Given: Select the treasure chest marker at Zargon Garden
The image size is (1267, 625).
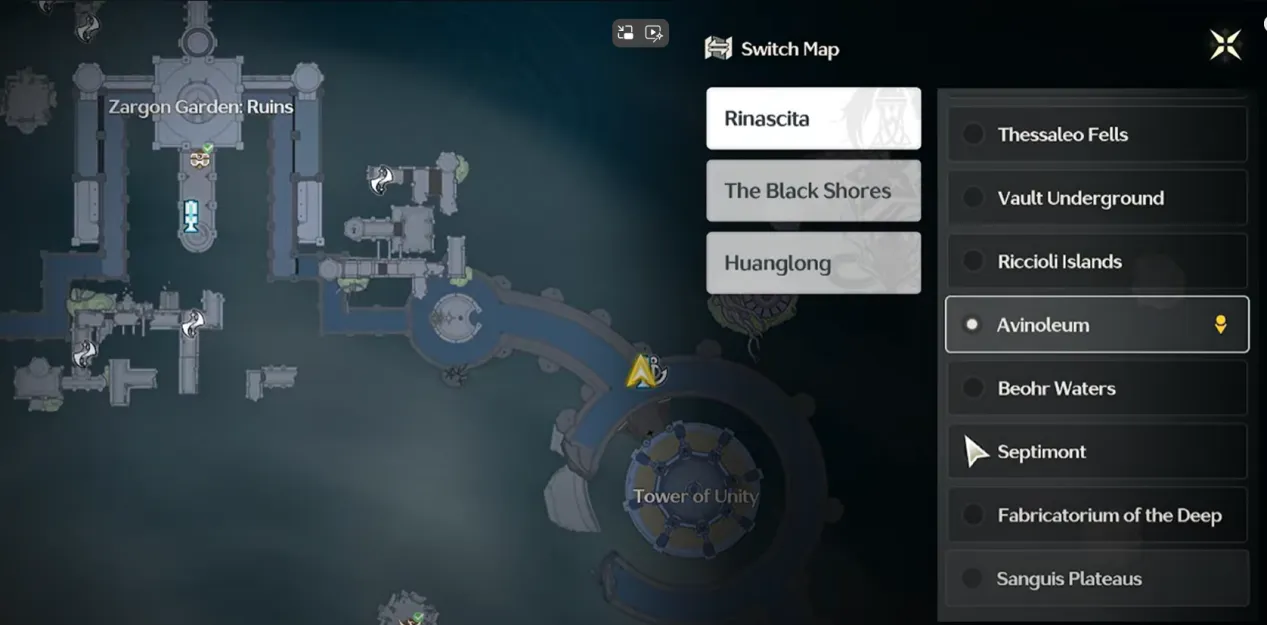Looking at the screenshot, I should (x=201, y=158).
